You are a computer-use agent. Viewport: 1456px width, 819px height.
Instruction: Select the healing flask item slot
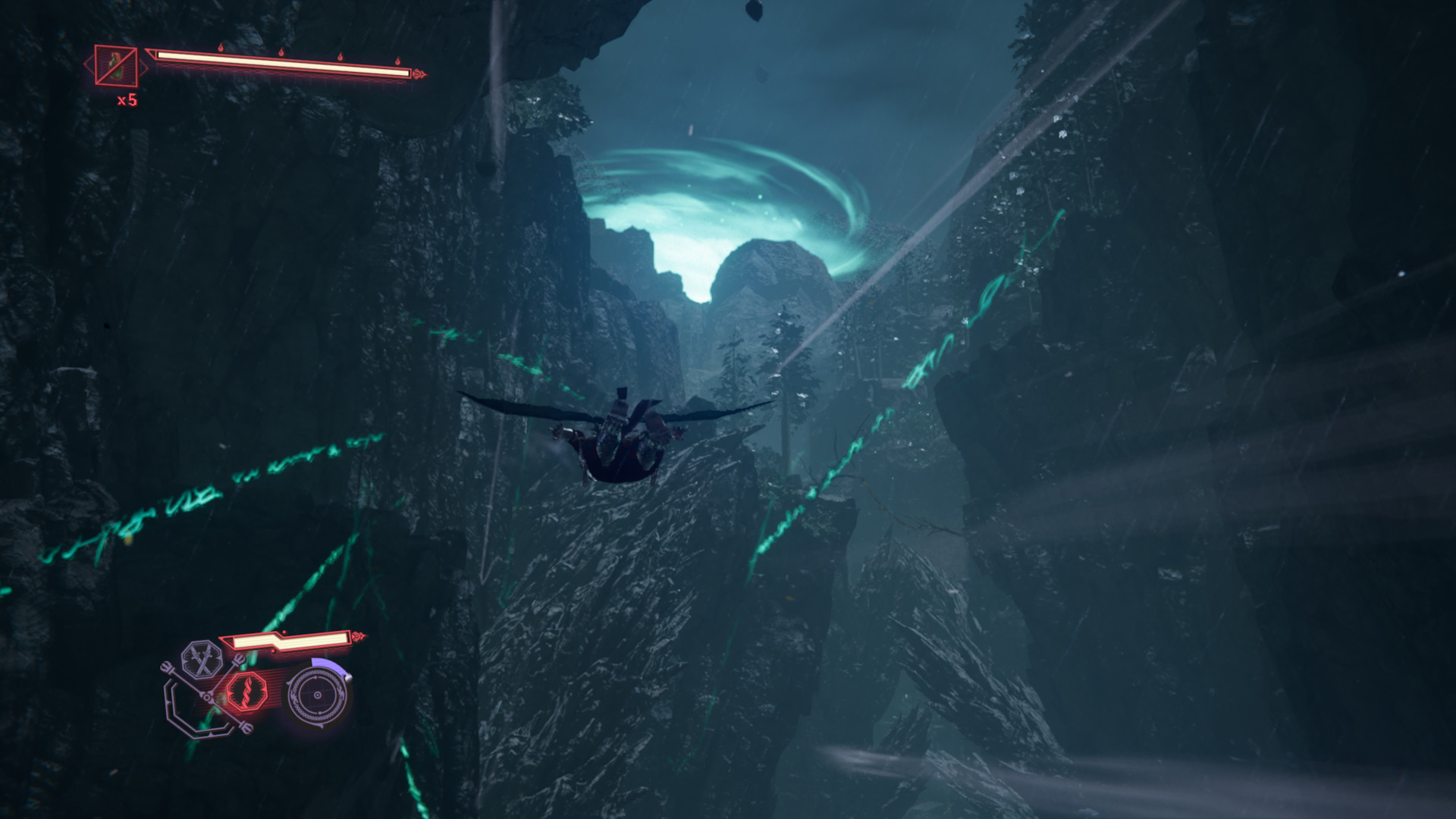click(x=116, y=66)
